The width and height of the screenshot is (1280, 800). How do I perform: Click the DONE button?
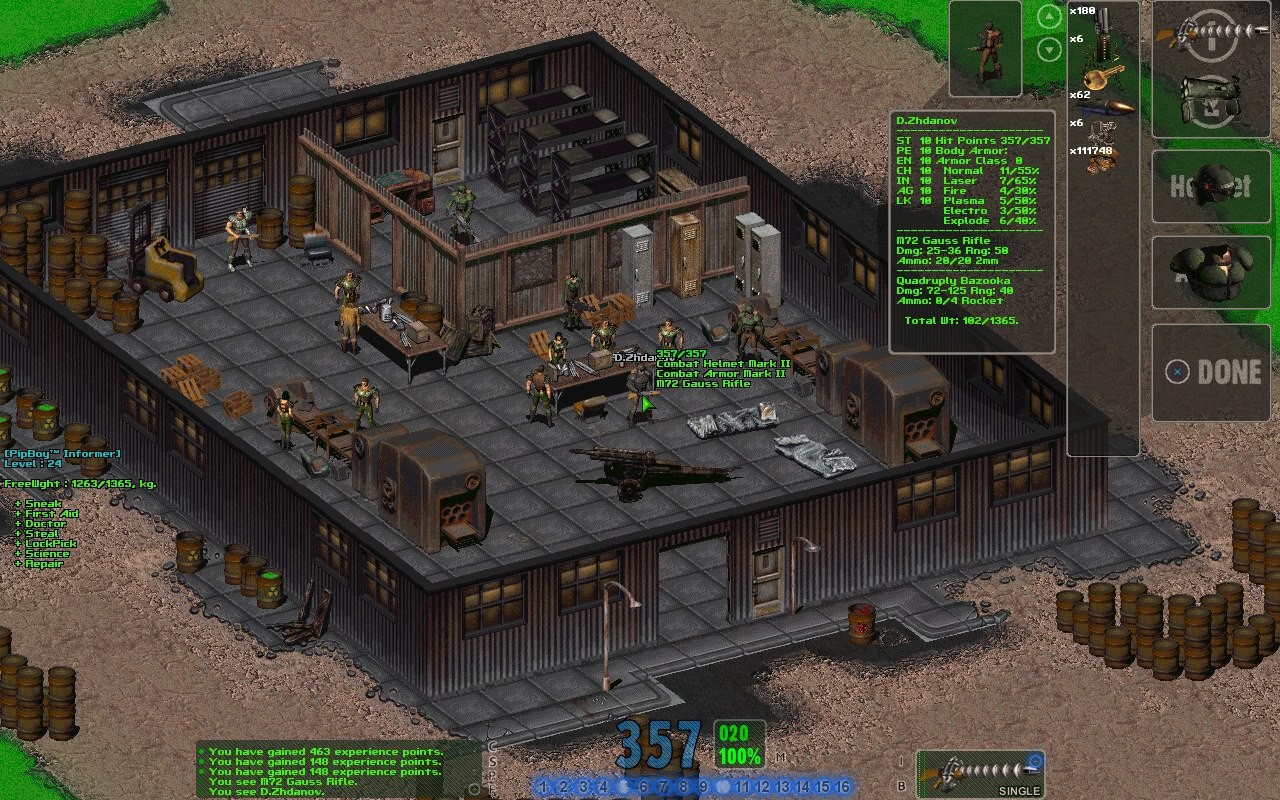coord(1216,372)
